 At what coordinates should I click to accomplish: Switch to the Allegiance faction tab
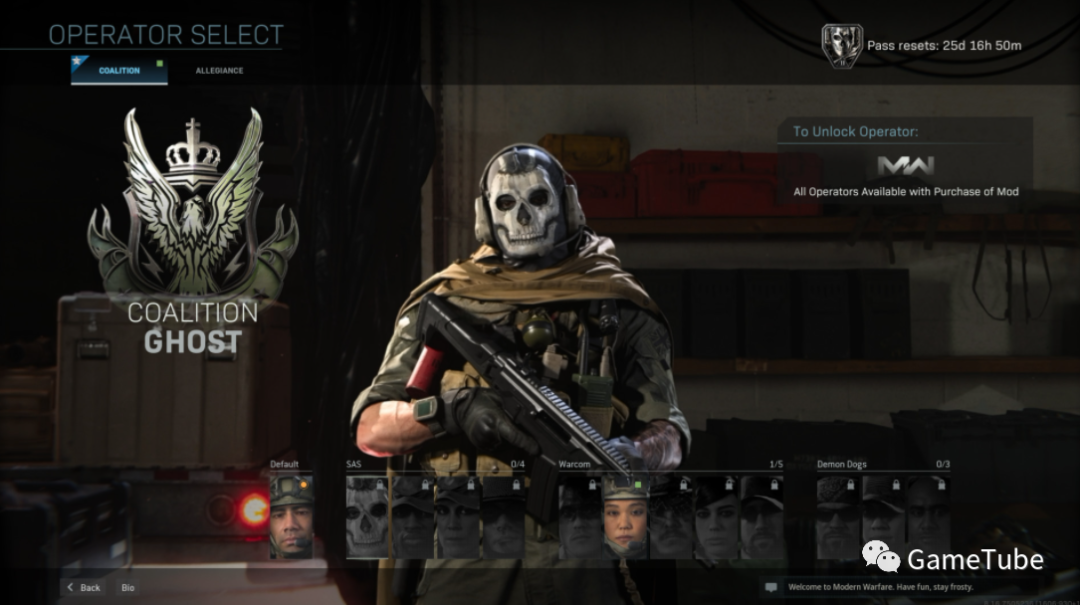click(x=219, y=71)
